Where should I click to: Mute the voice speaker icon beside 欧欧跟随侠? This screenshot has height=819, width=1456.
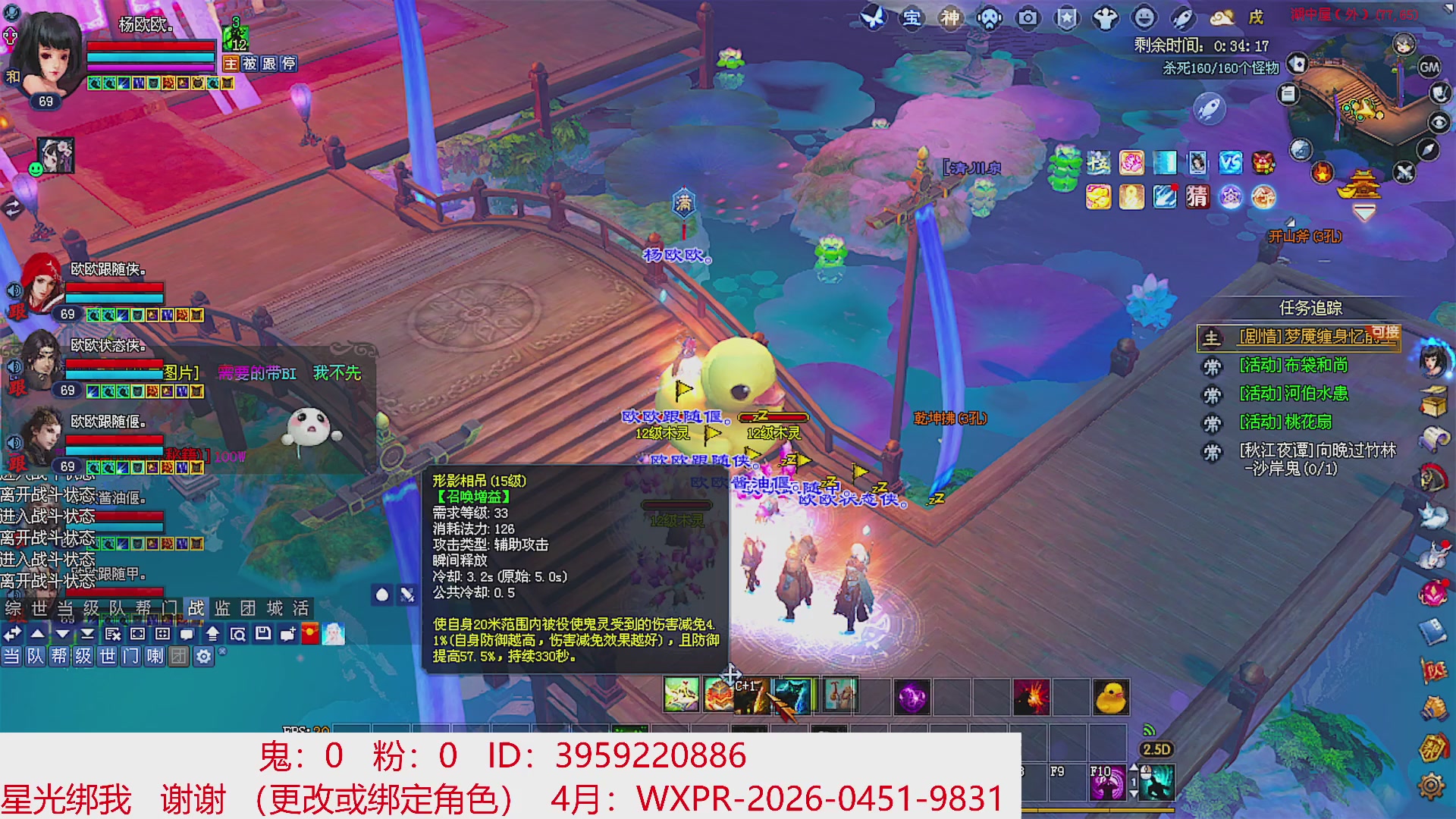[13, 290]
